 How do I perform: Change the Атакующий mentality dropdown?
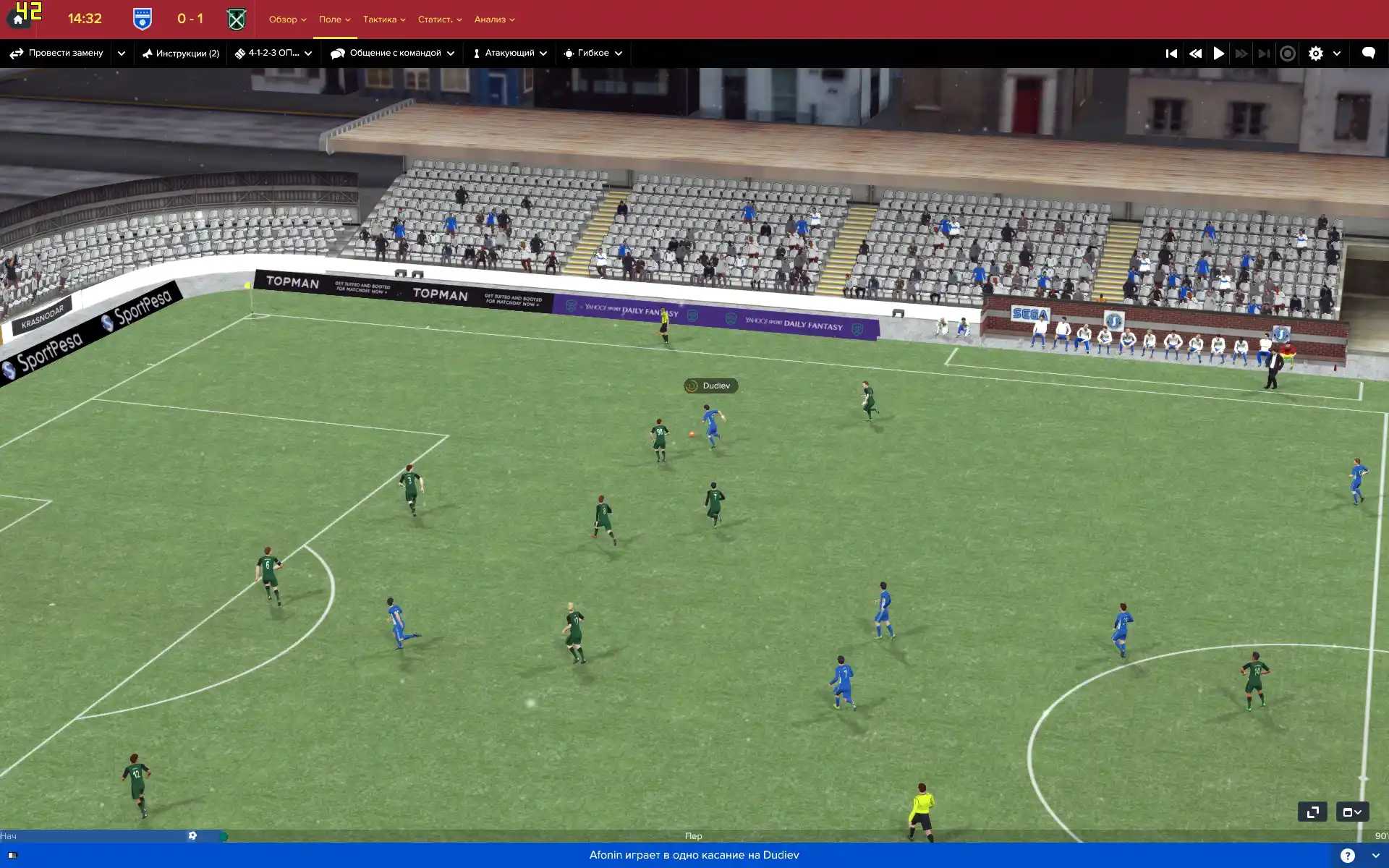[510, 53]
